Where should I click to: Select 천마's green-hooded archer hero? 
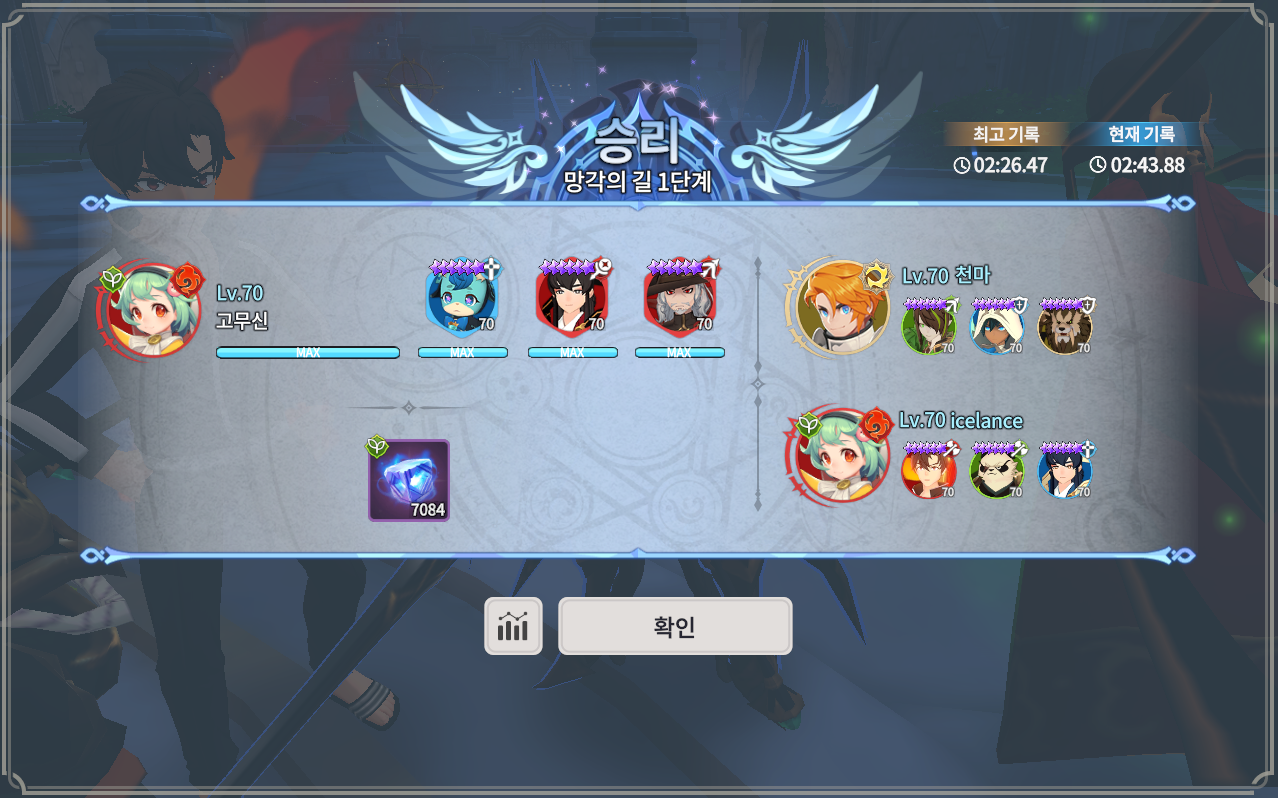(x=928, y=327)
